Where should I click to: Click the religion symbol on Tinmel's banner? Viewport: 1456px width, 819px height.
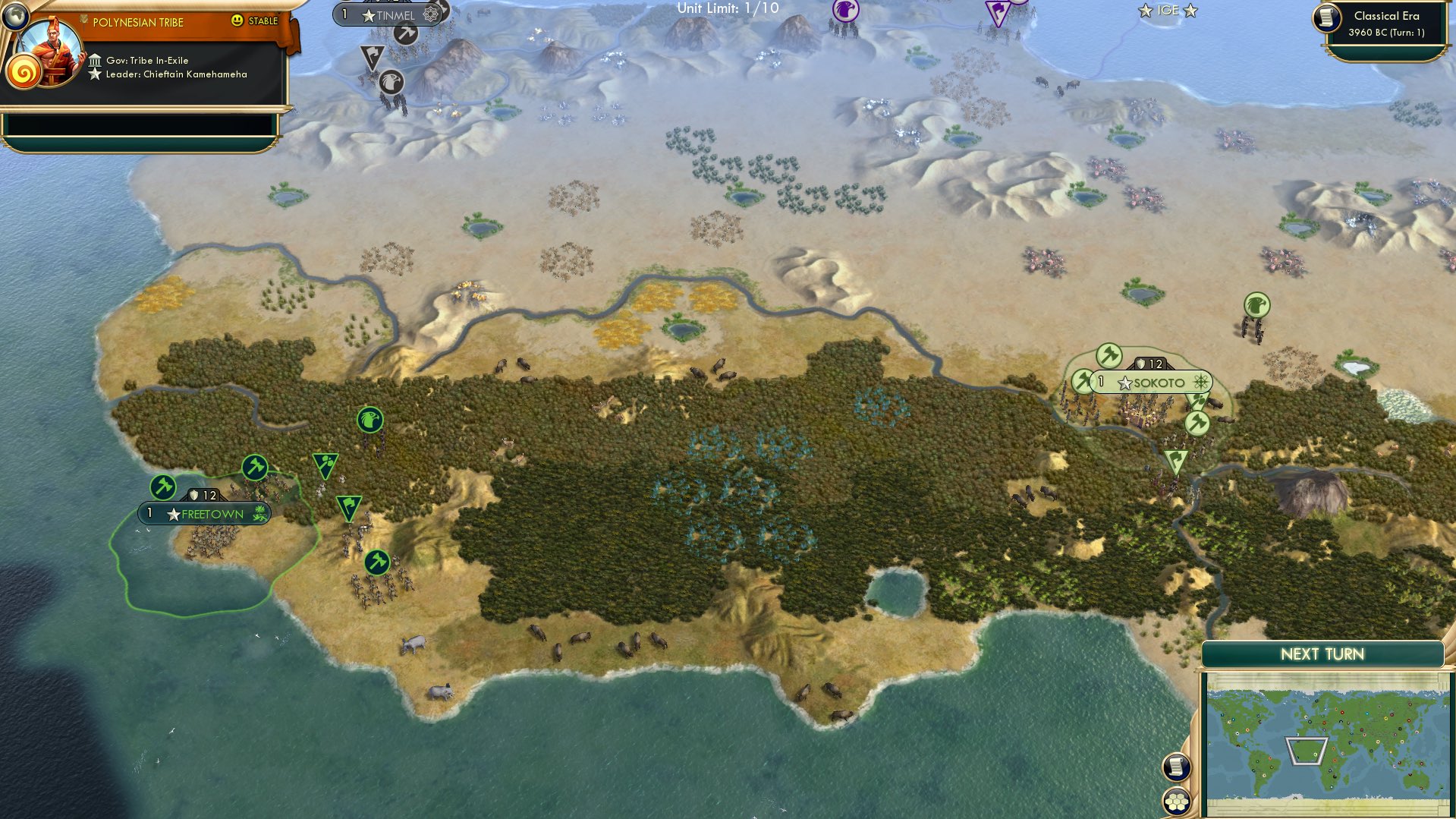pyautogui.click(x=430, y=12)
